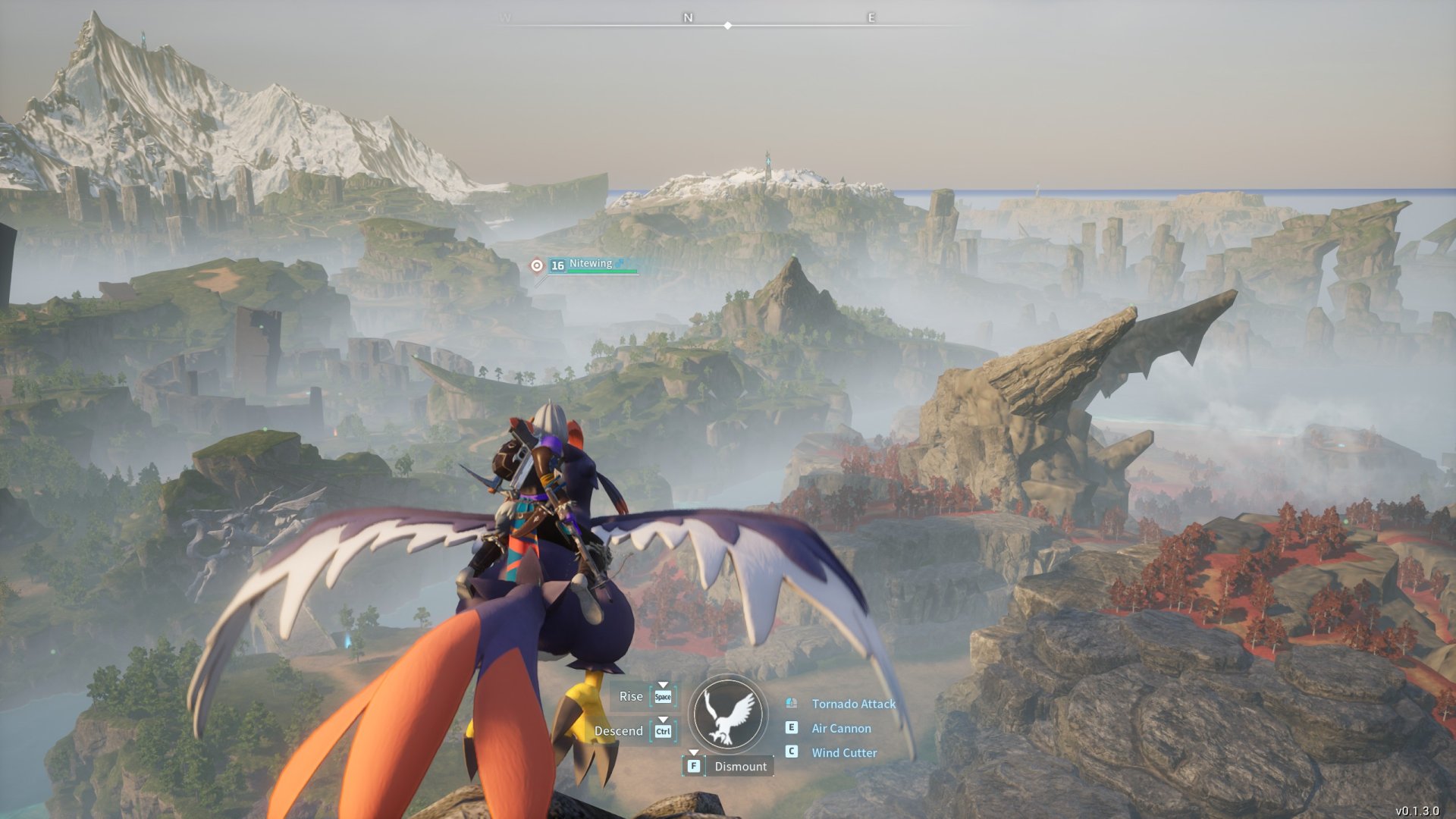Click the target reticle beside Nitewing's name
The image size is (1456, 819).
[537, 265]
